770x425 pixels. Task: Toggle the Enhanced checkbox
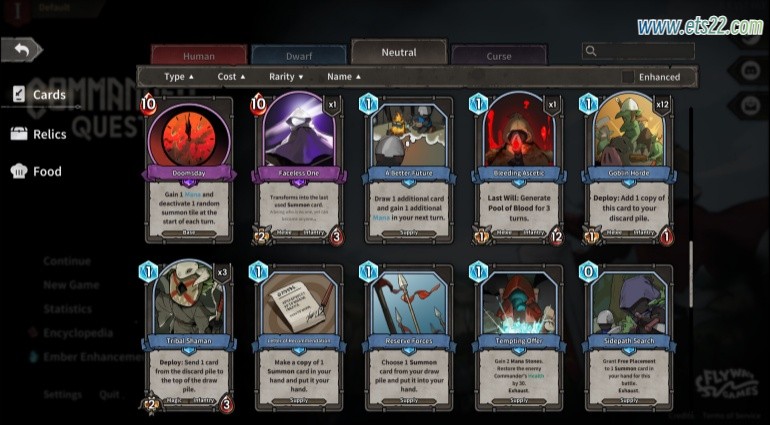click(628, 77)
